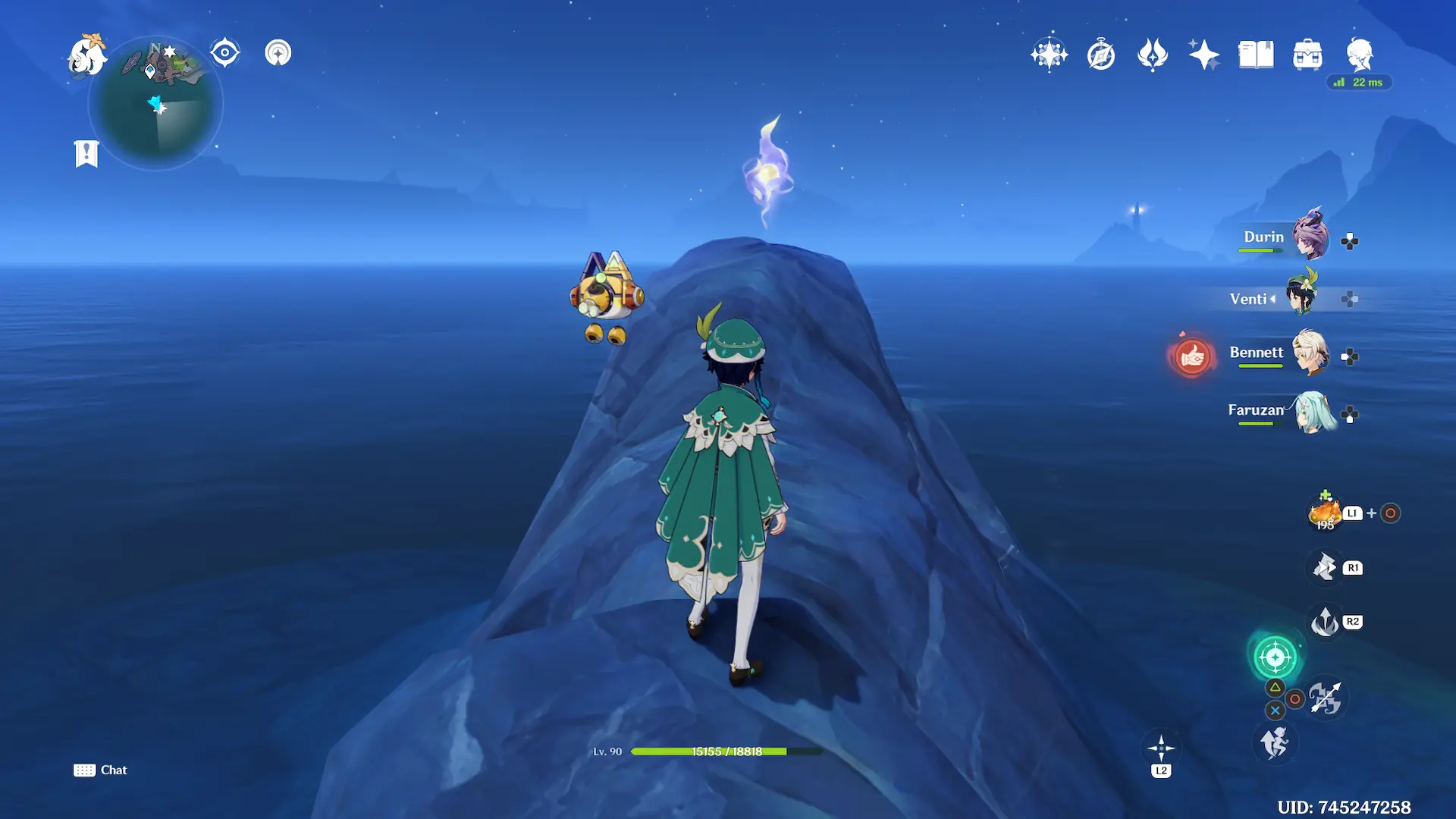Toggle the eye-shaped Elemental Sight icon
Screen dimensions: 1456x819
tap(225, 53)
